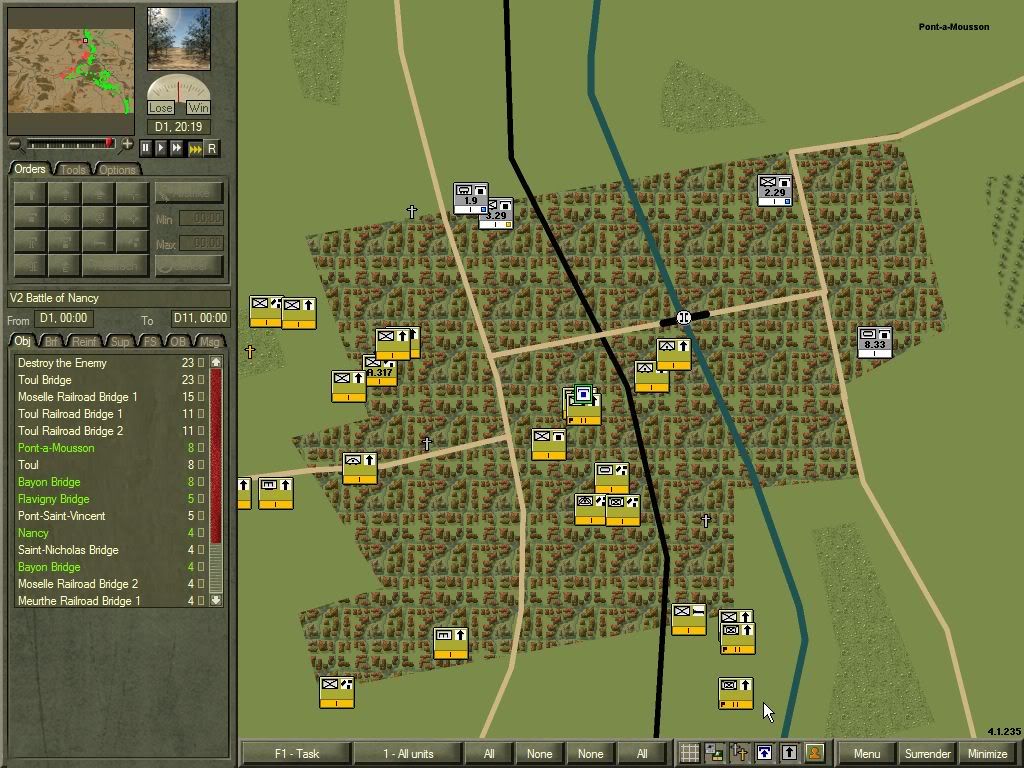Zoom in using the plus magnifier

click(x=127, y=145)
